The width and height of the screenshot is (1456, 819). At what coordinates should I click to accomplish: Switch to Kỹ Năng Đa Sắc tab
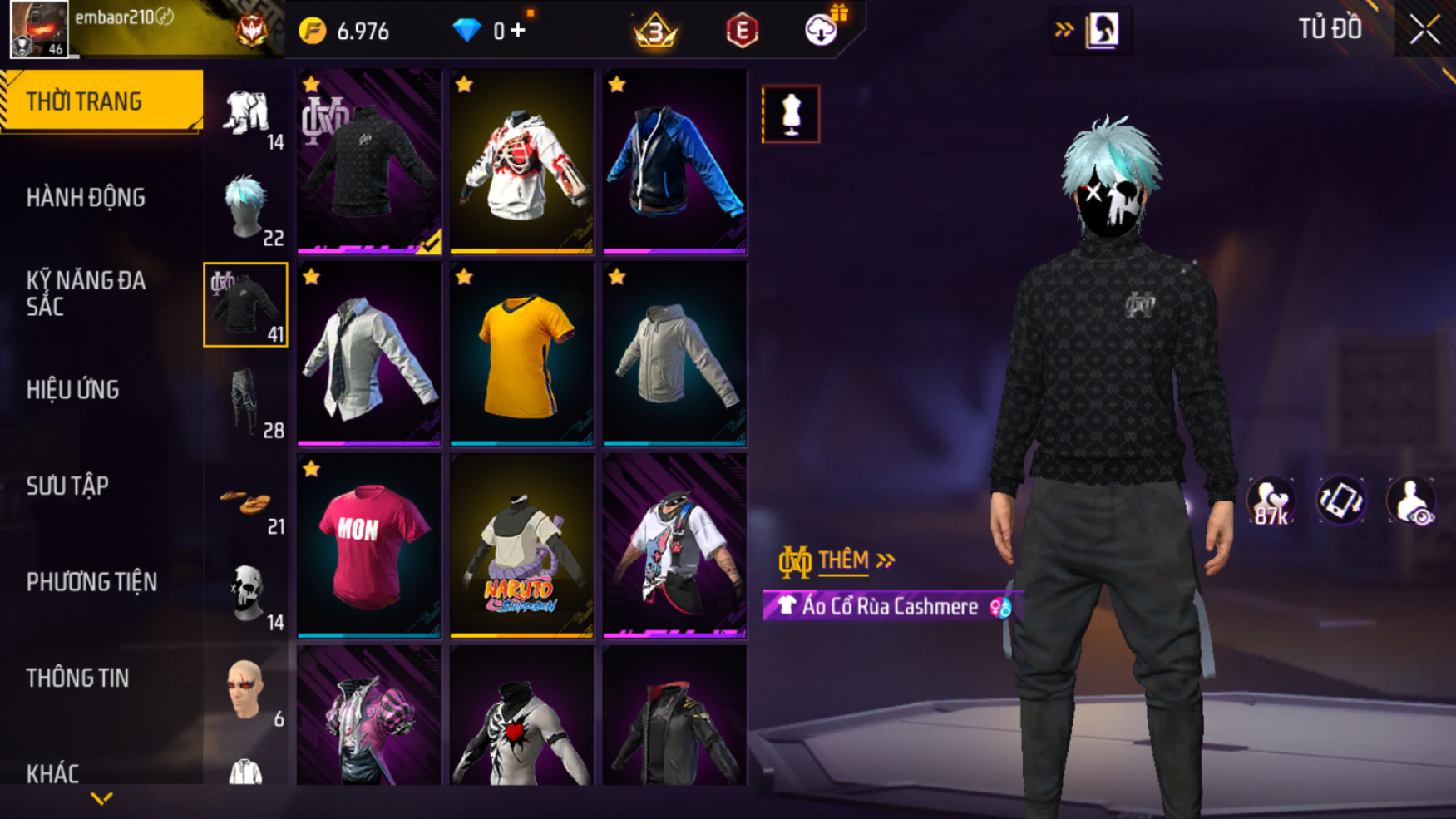(86, 294)
